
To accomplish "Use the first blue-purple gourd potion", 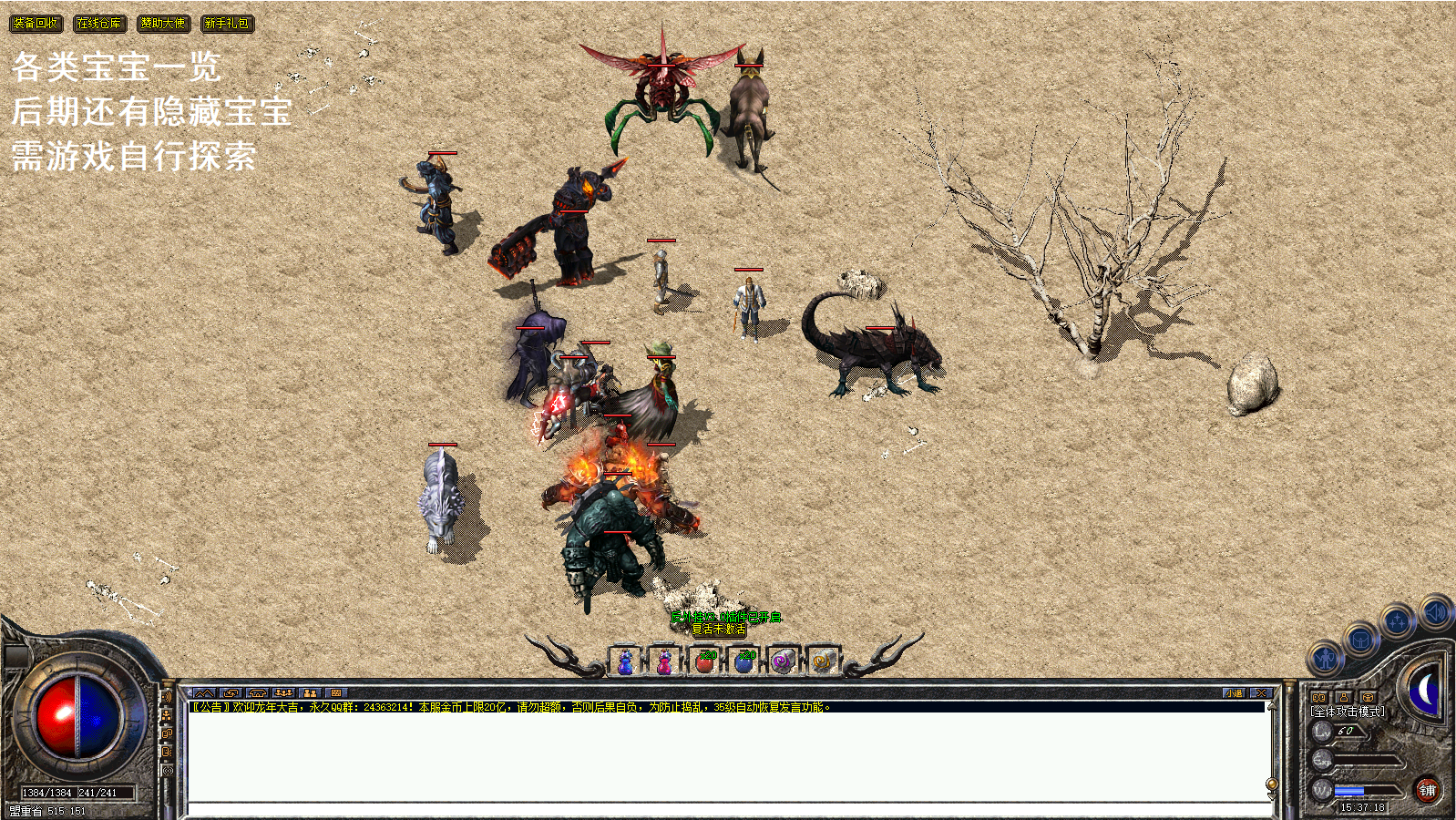I will (626, 661).
